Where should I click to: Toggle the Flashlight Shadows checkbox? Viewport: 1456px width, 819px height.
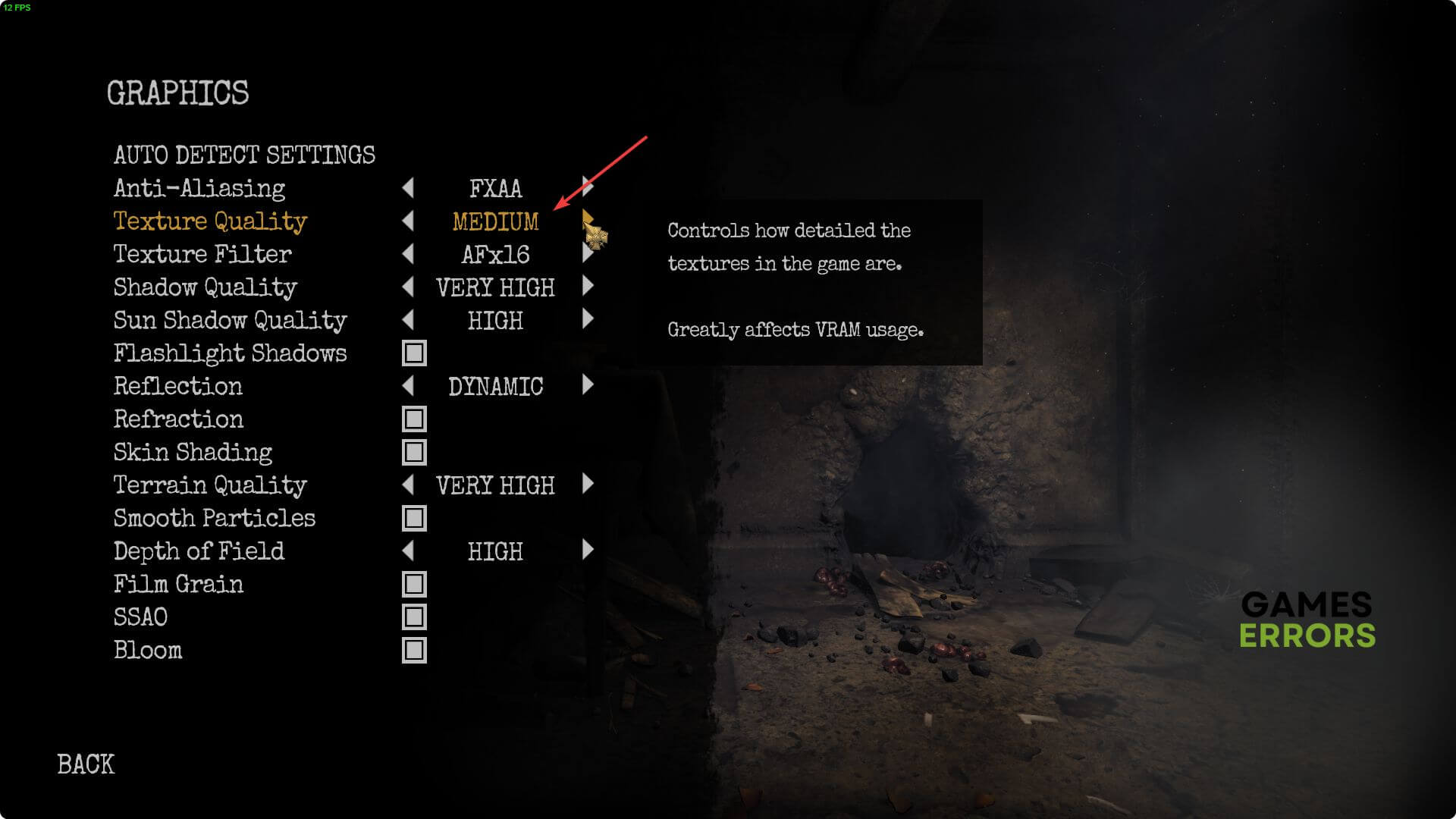414,353
